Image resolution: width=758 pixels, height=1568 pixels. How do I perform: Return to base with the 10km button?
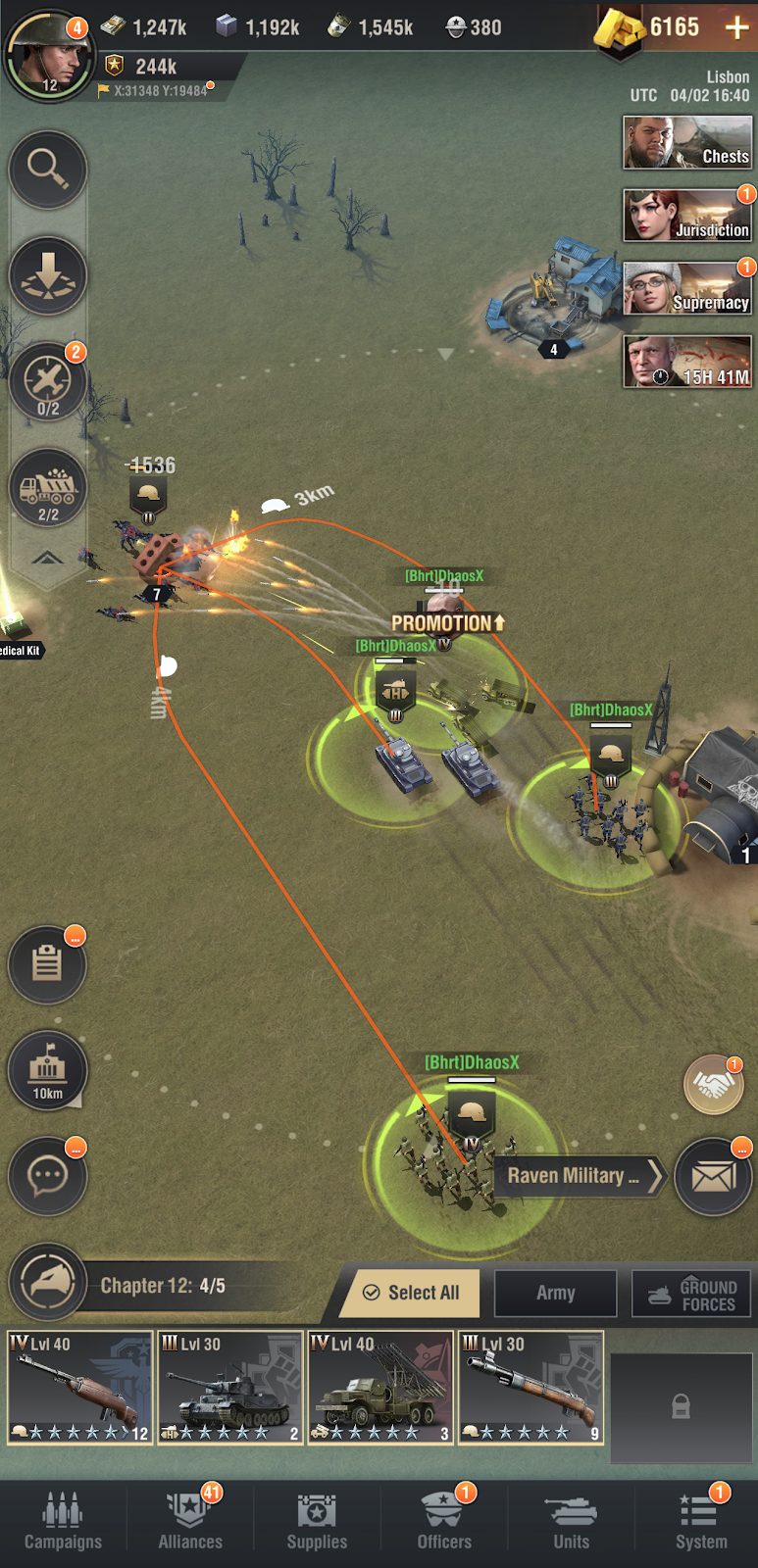click(48, 1070)
